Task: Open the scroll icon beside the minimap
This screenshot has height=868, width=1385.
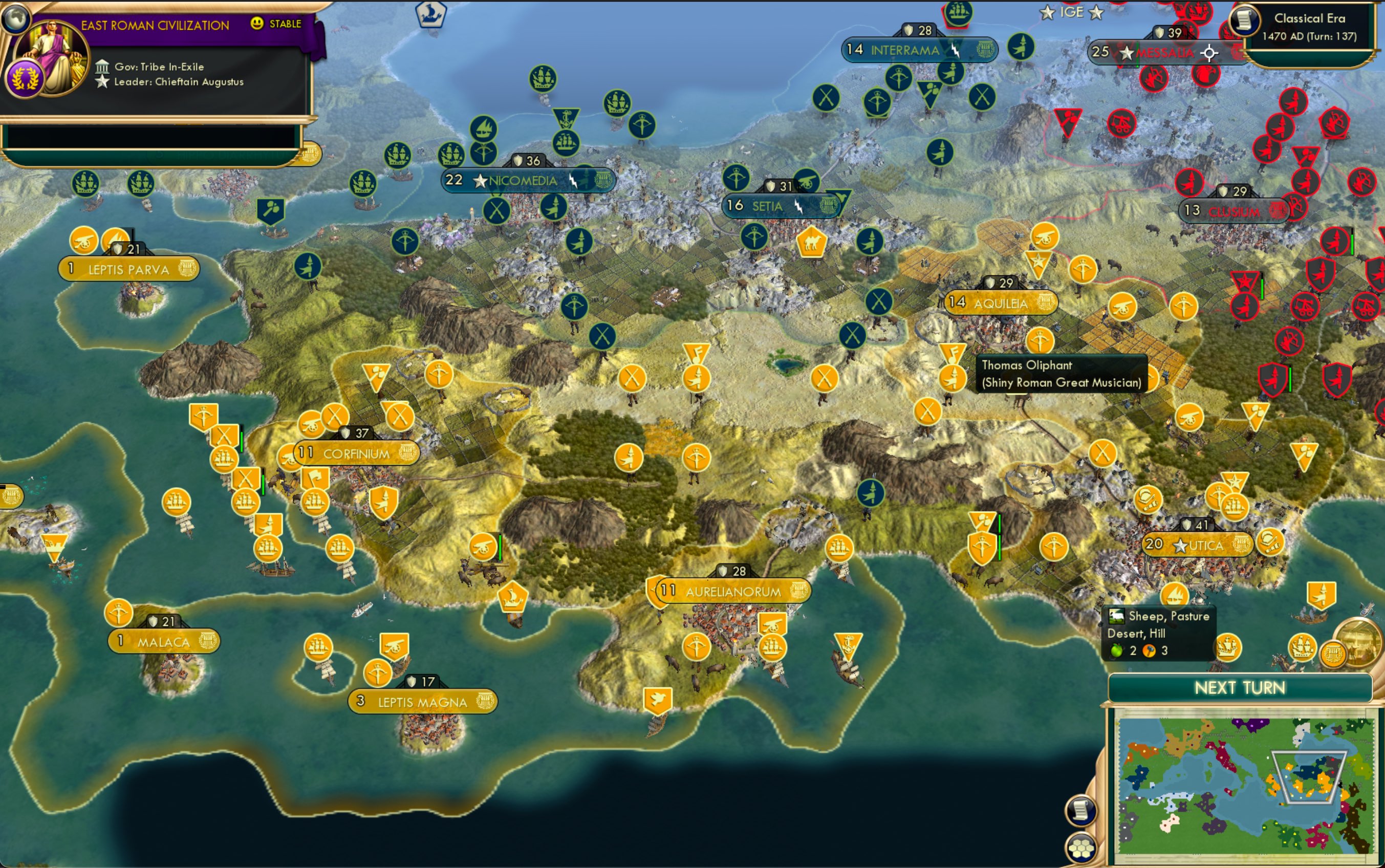Action: pyautogui.click(x=1080, y=810)
